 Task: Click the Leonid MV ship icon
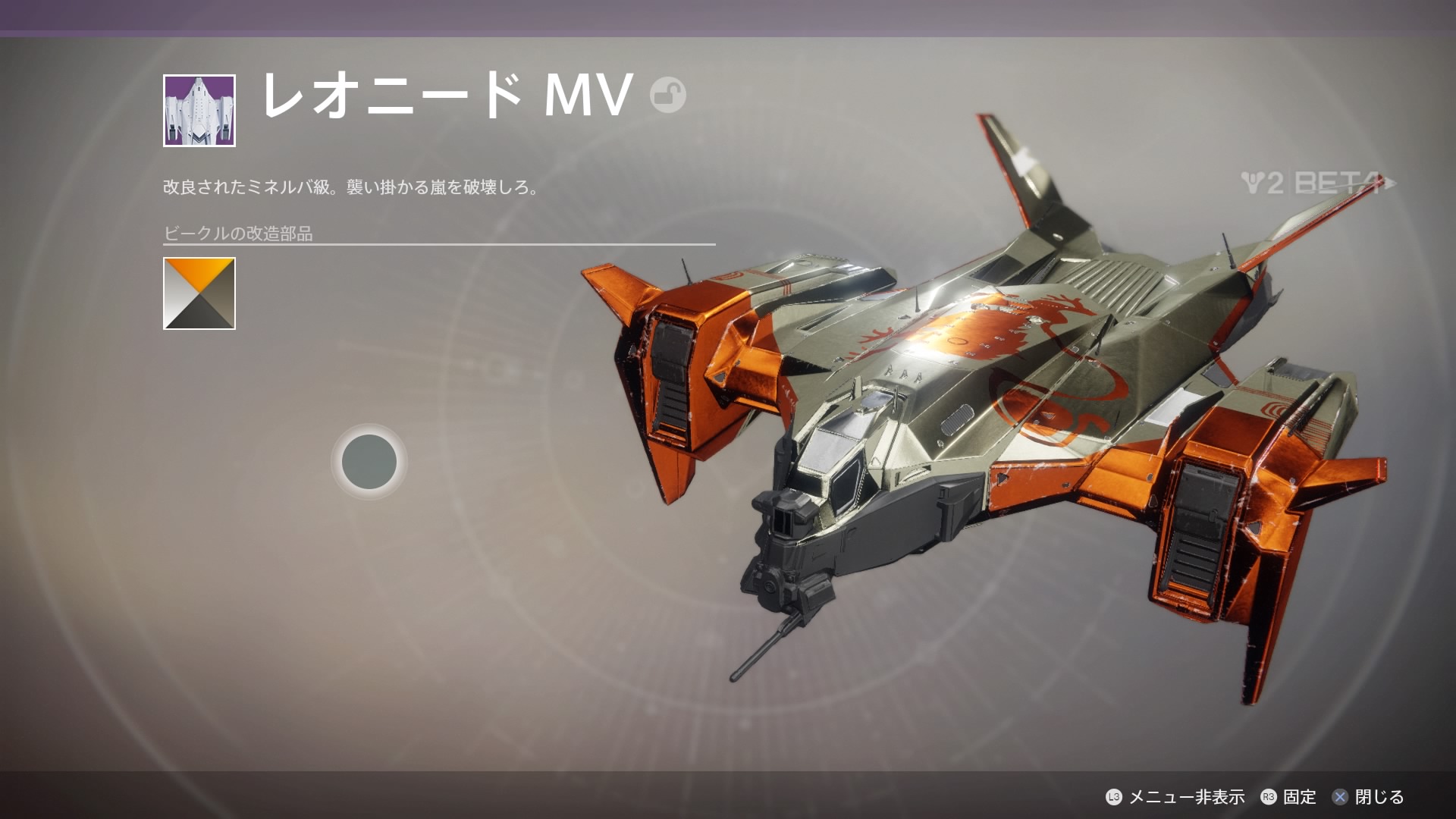pos(199,111)
